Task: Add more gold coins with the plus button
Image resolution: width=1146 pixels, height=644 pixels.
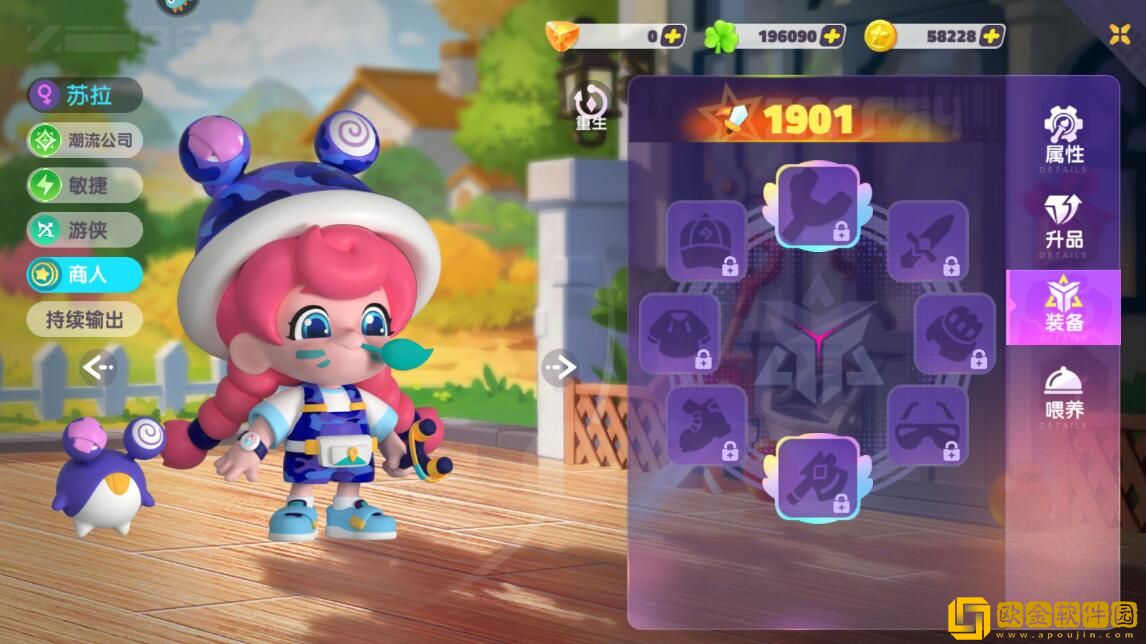Action: (x=991, y=36)
